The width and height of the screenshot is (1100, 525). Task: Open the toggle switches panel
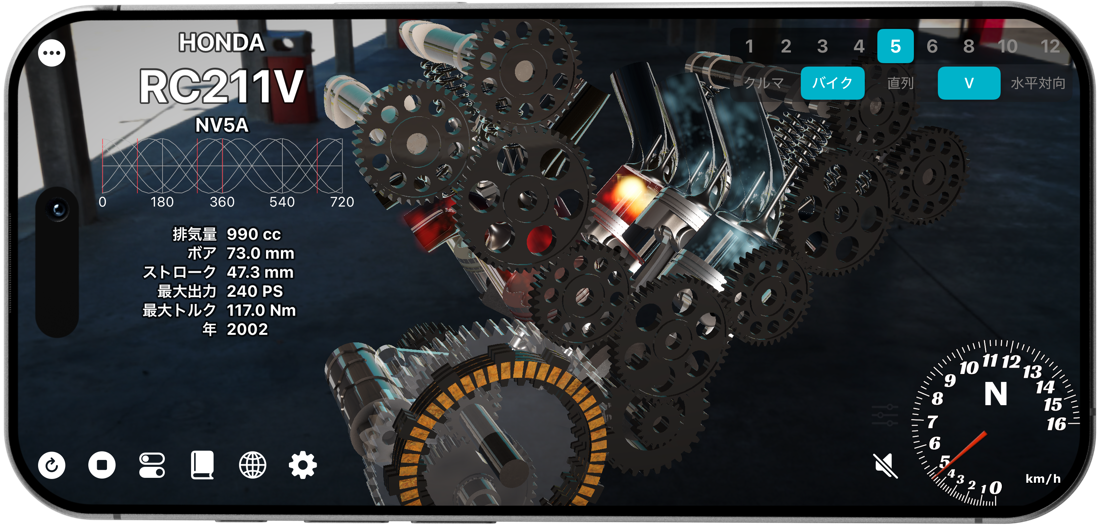pos(152,464)
